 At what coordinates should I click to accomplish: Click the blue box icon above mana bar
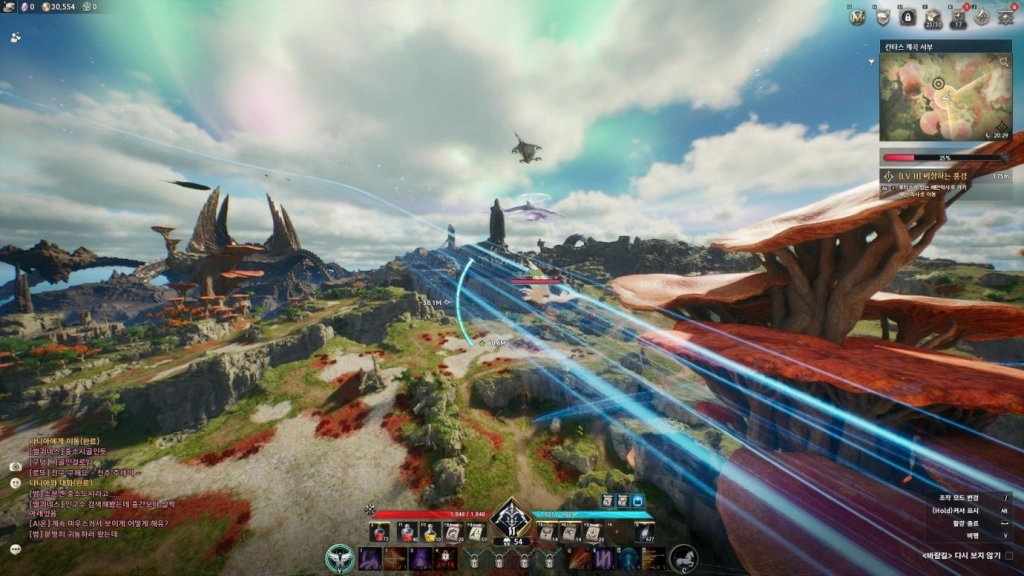tap(638, 500)
